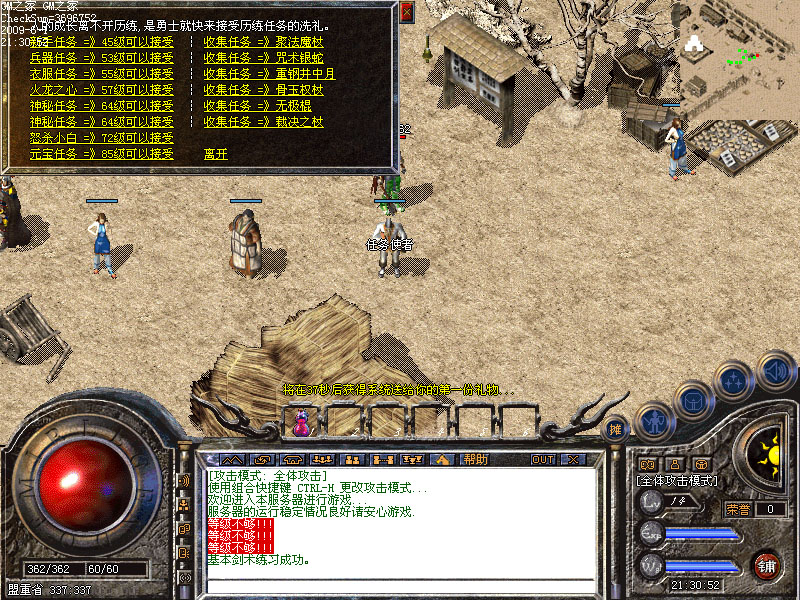
Task: Select the 火龙之心 level 57 quest
Action: [x=101, y=90]
